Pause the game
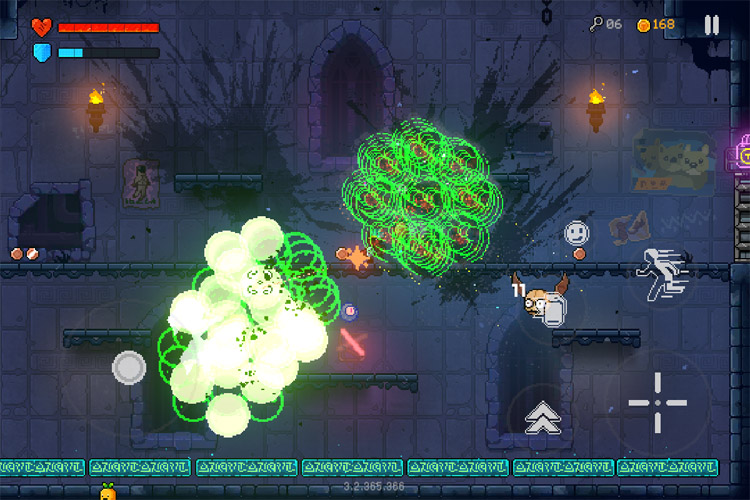This screenshot has height=500, width=750. pos(711,25)
